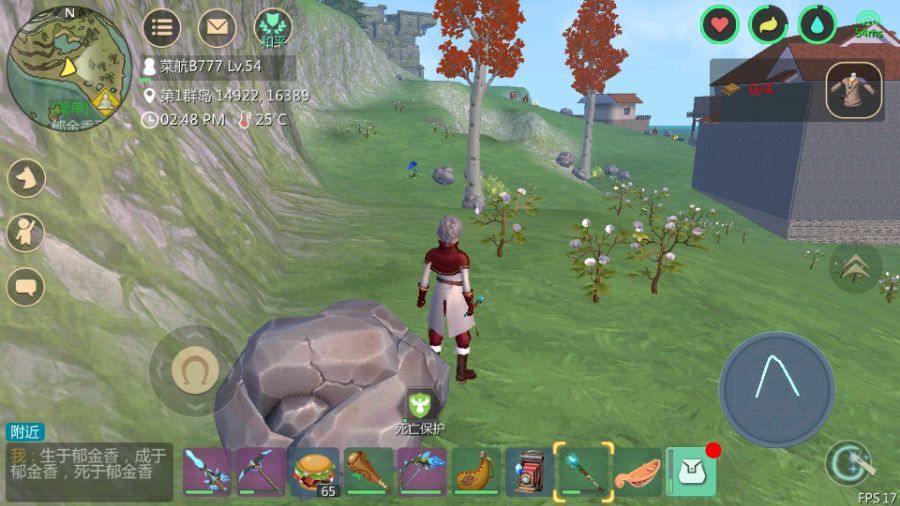Select the orange water flask slot
Screen dimensions: 900x506
476,471
